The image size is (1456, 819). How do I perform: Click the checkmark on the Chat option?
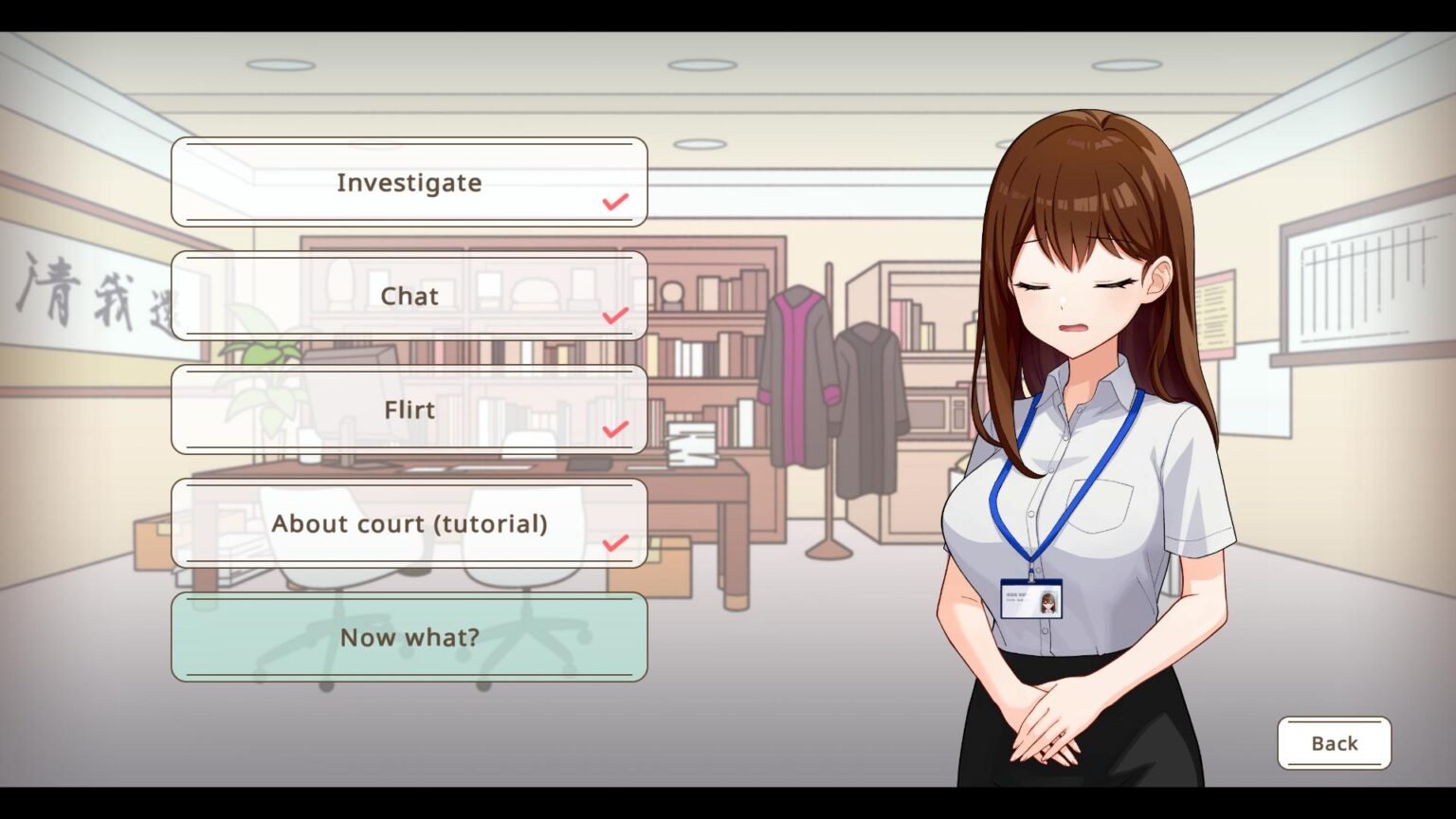(x=615, y=315)
